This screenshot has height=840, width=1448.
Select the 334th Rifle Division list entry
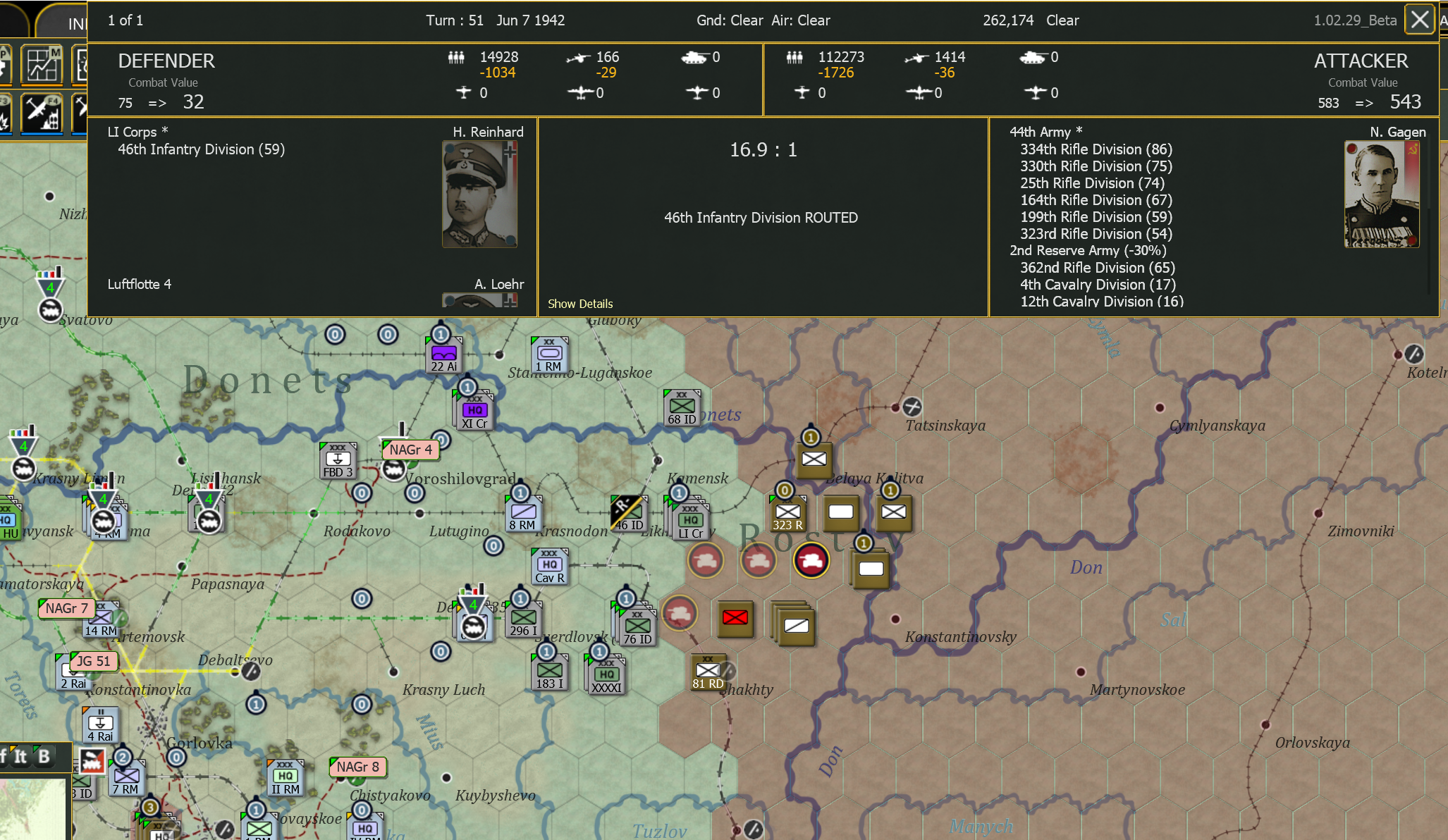click(x=1096, y=149)
